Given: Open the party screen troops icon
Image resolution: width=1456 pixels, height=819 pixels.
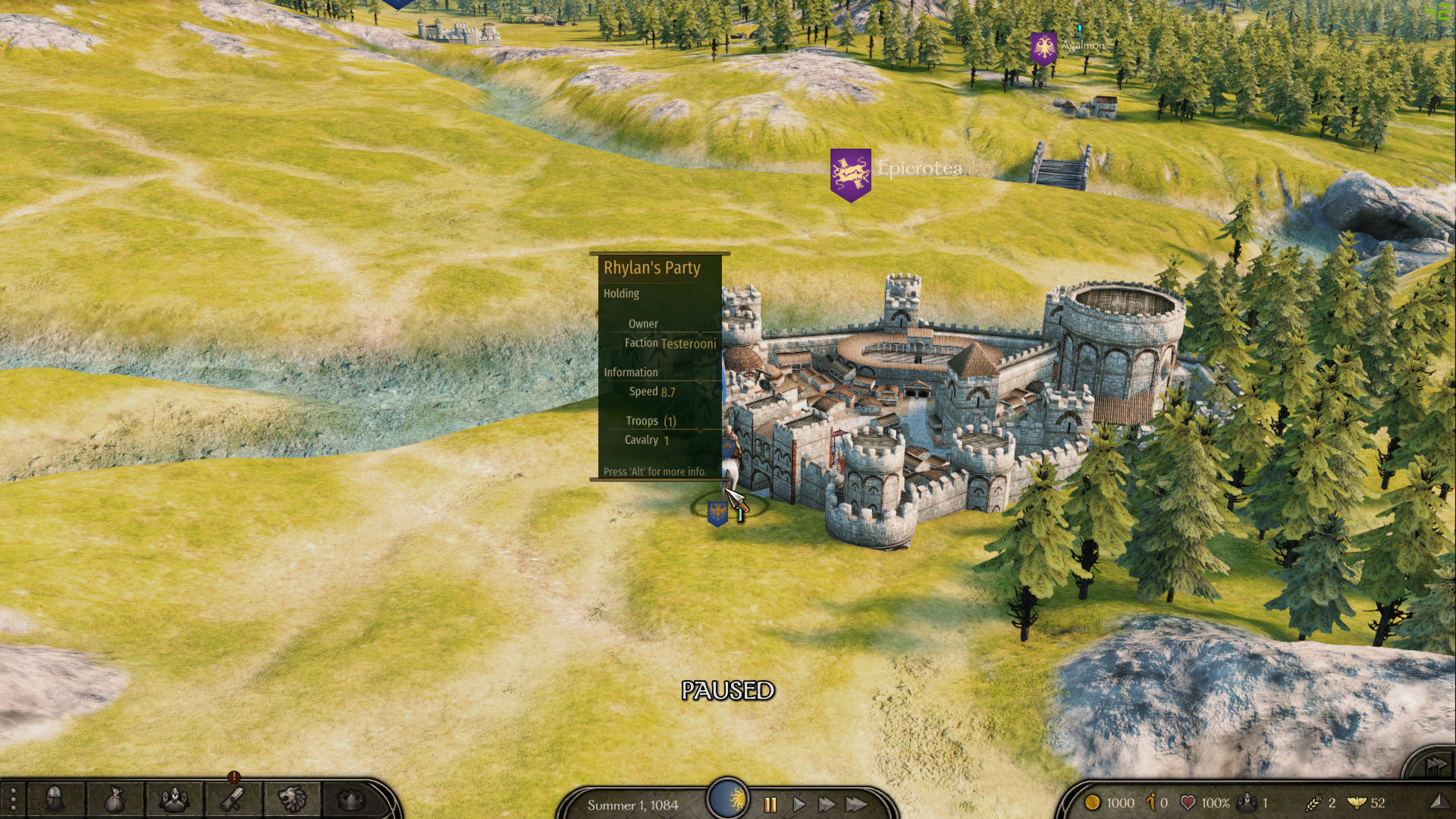Looking at the screenshot, I should [174, 799].
